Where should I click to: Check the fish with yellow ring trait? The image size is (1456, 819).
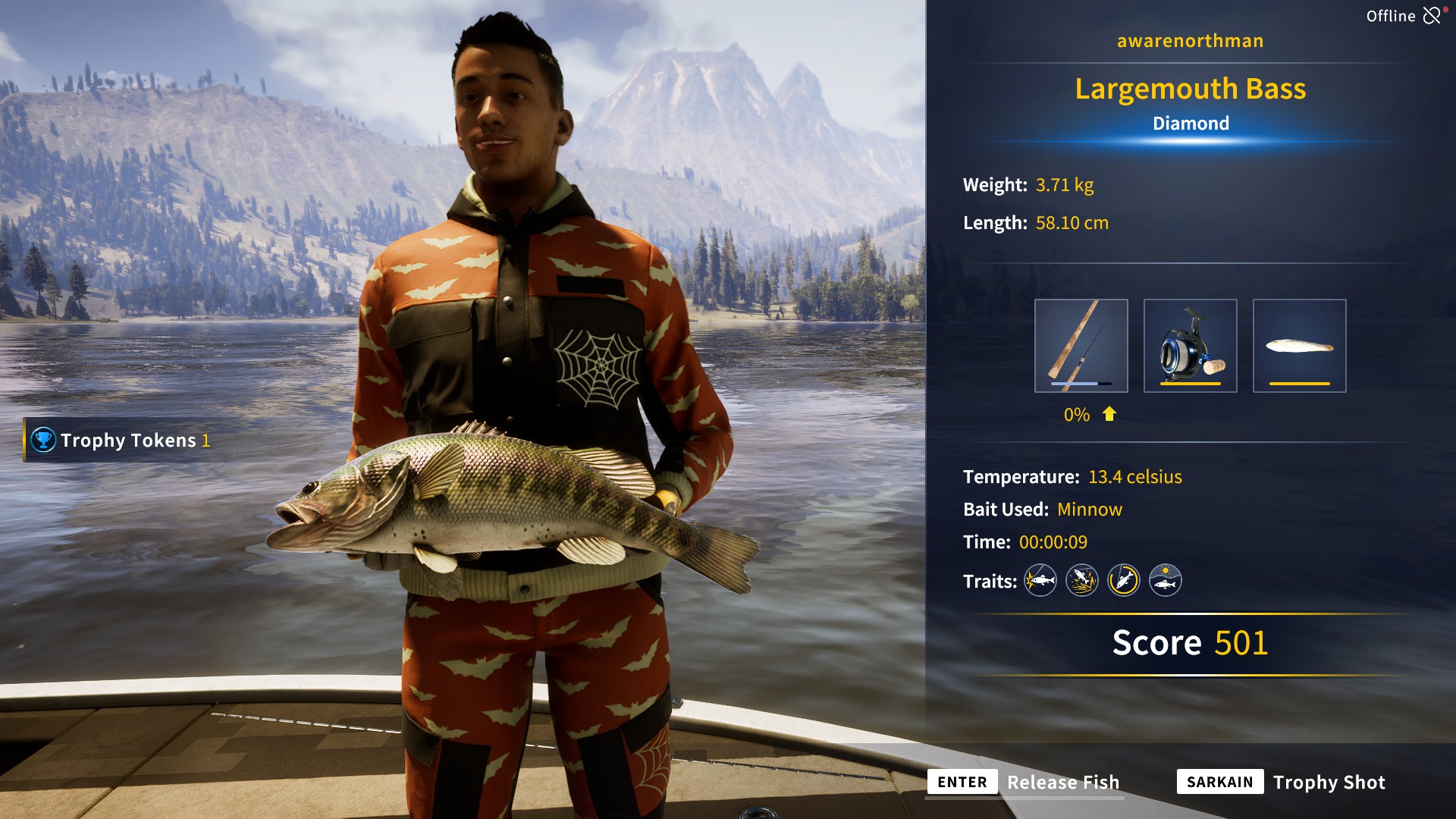(x=1124, y=581)
